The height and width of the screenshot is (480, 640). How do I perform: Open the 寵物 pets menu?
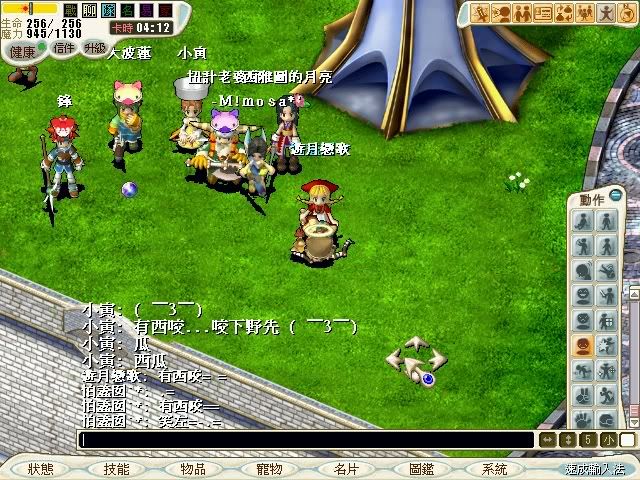(x=269, y=469)
